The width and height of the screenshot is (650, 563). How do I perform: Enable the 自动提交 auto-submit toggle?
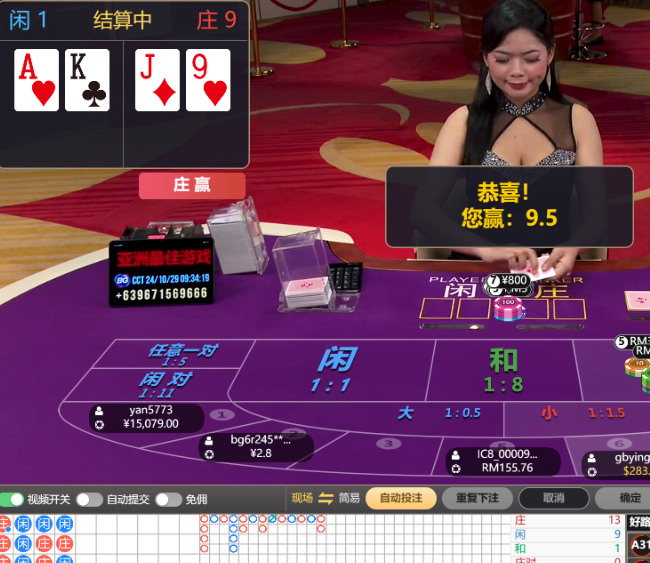[89, 499]
